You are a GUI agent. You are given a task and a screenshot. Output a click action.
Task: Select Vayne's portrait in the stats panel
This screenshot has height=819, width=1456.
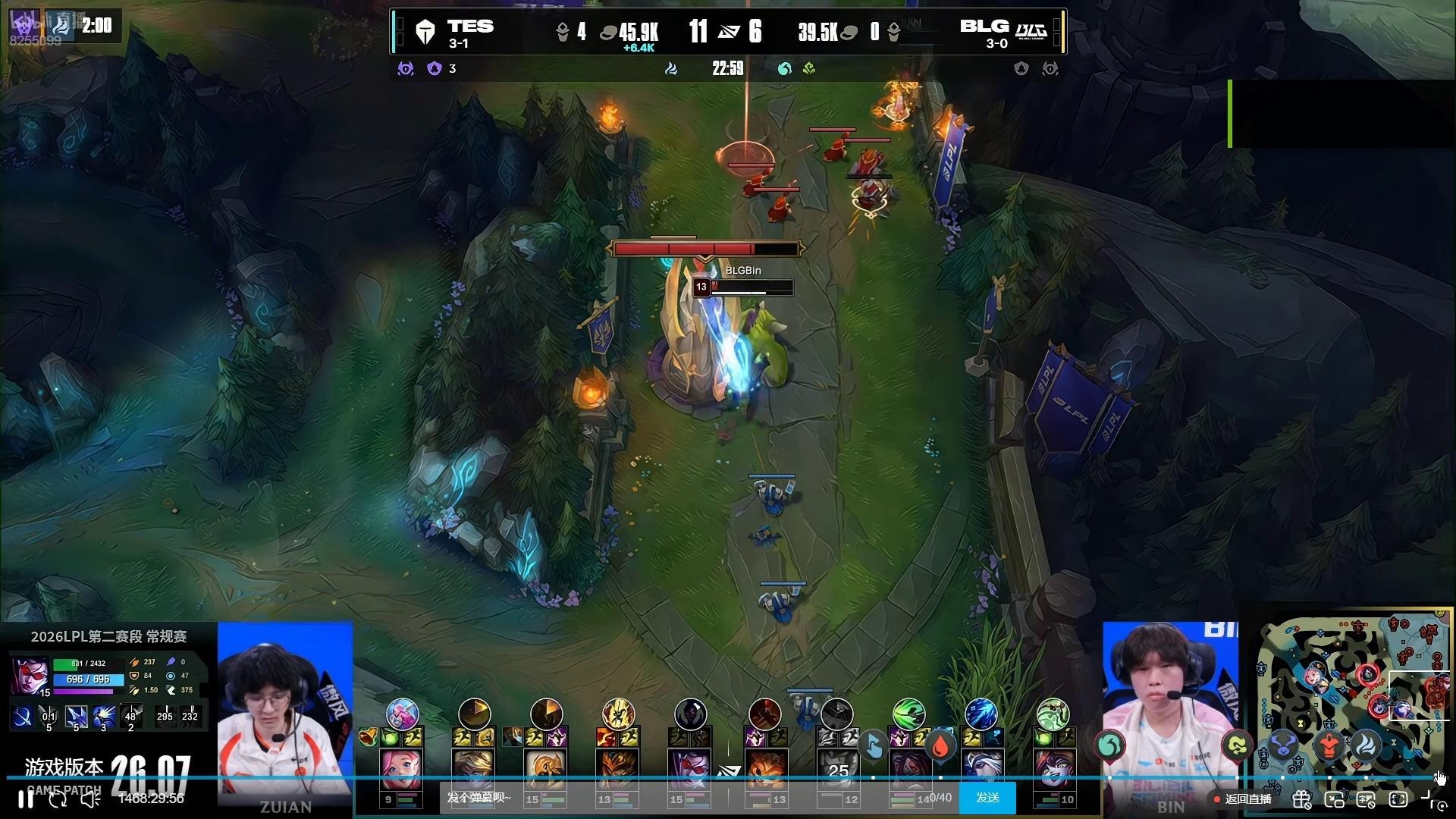pos(30,676)
